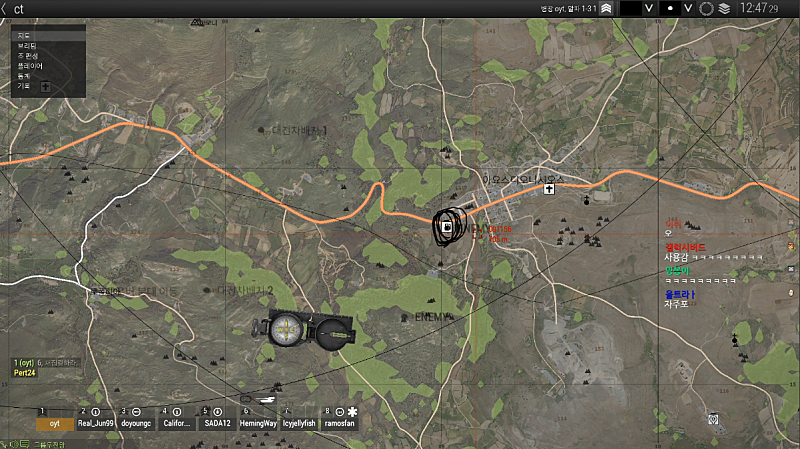Select squad member Icyjellyfish
Screen dimensions: 800x449
(299, 423)
